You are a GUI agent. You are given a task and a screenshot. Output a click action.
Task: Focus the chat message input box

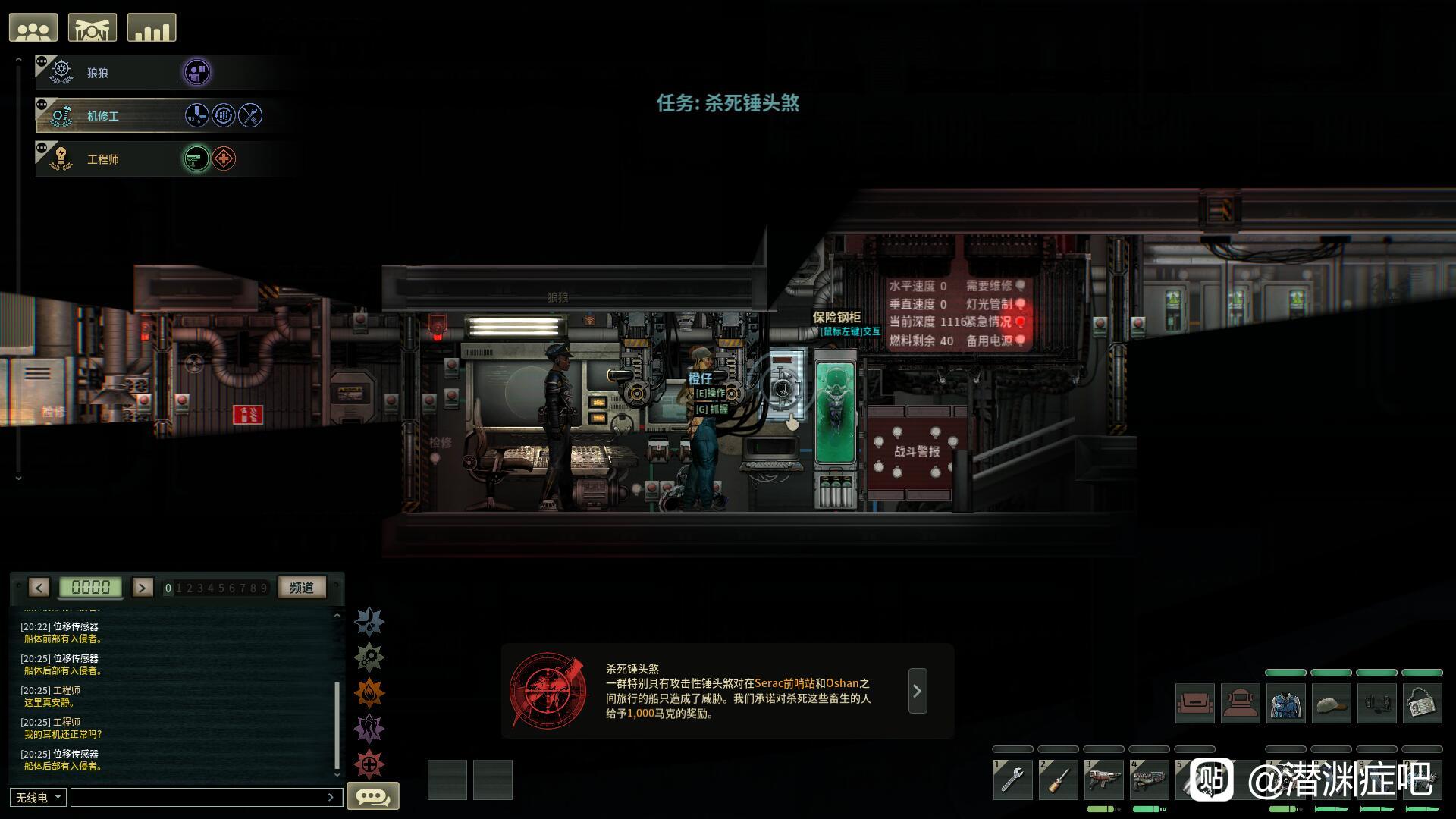[x=201, y=798]
